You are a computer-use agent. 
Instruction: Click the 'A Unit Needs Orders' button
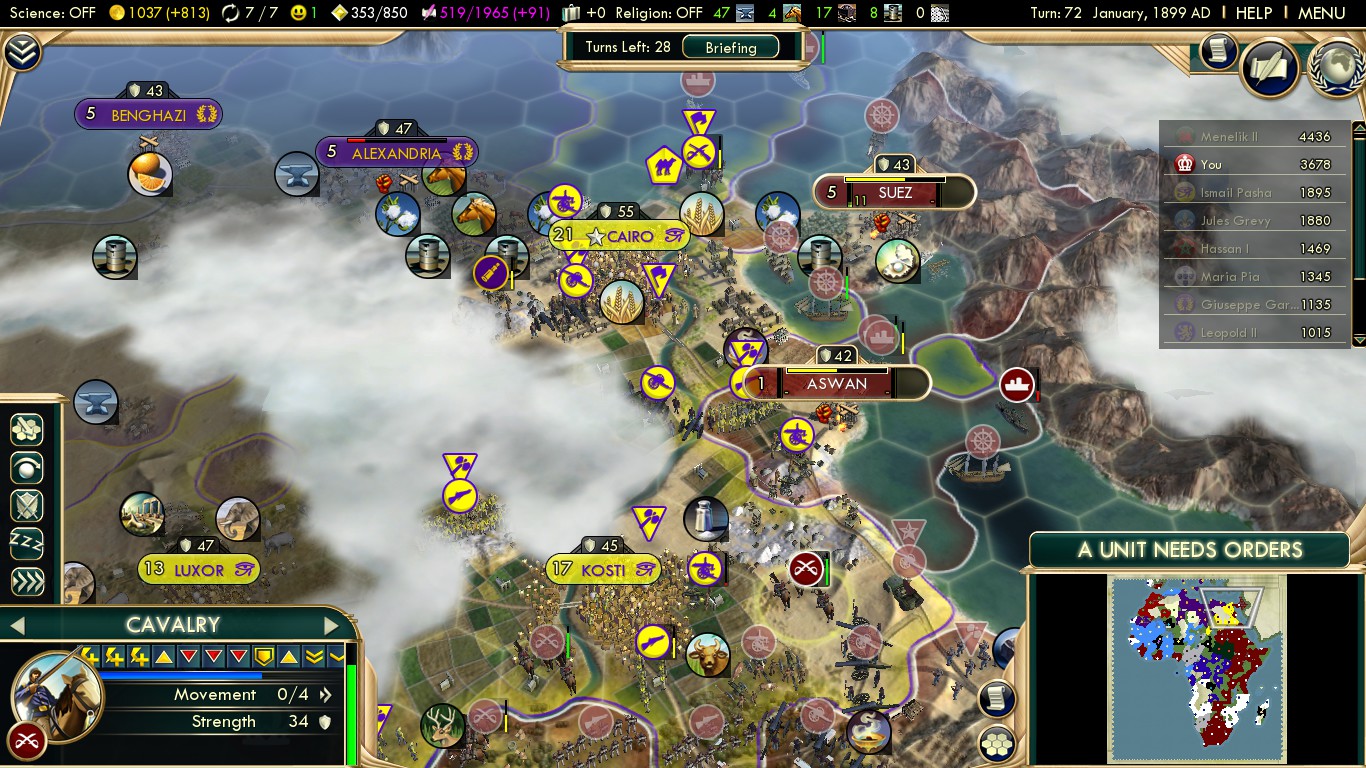1189,550
